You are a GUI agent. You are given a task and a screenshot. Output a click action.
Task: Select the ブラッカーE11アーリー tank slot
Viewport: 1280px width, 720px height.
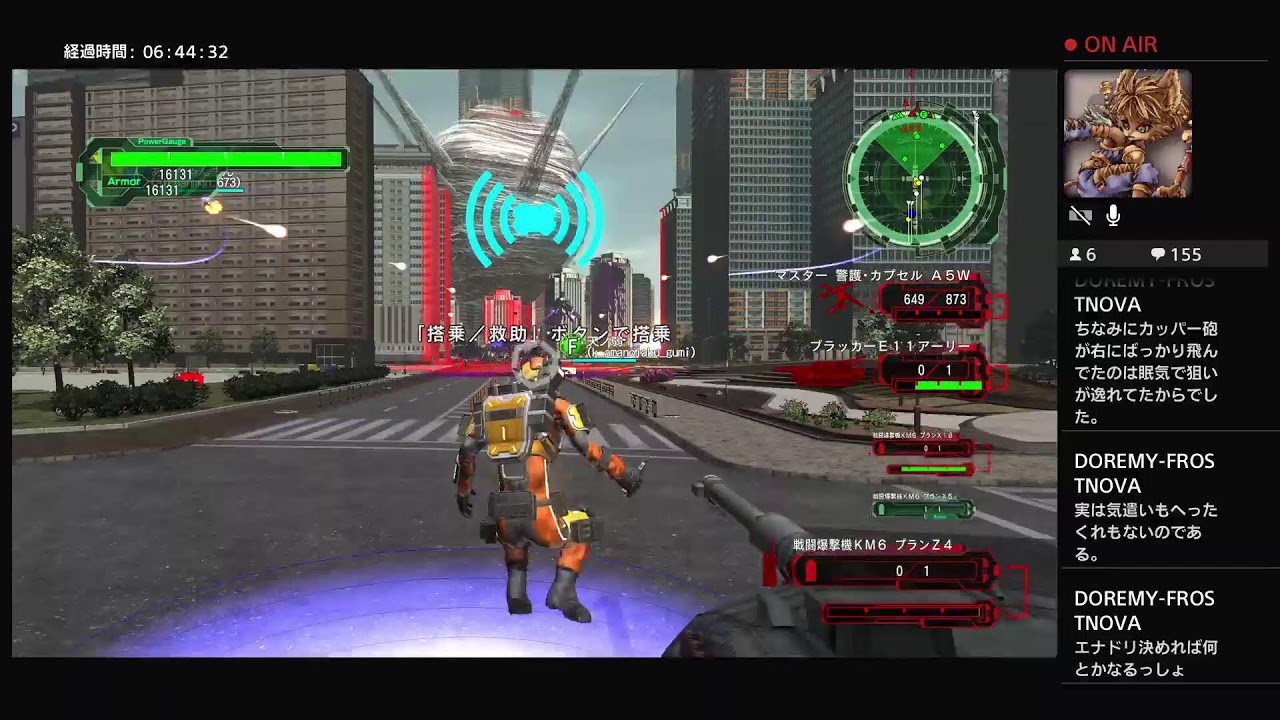click(934, 371)
